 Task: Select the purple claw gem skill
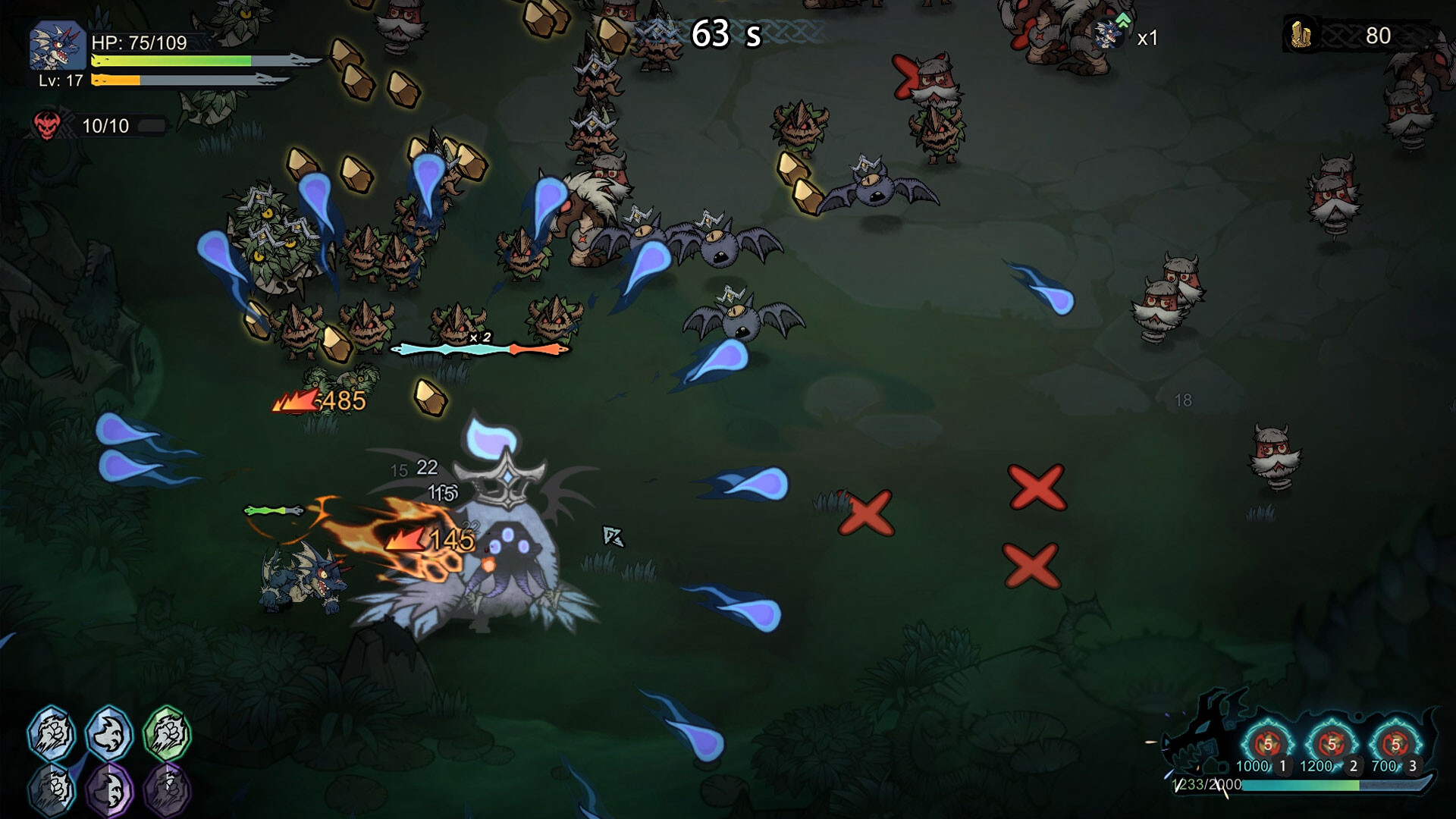click(167, 789)
